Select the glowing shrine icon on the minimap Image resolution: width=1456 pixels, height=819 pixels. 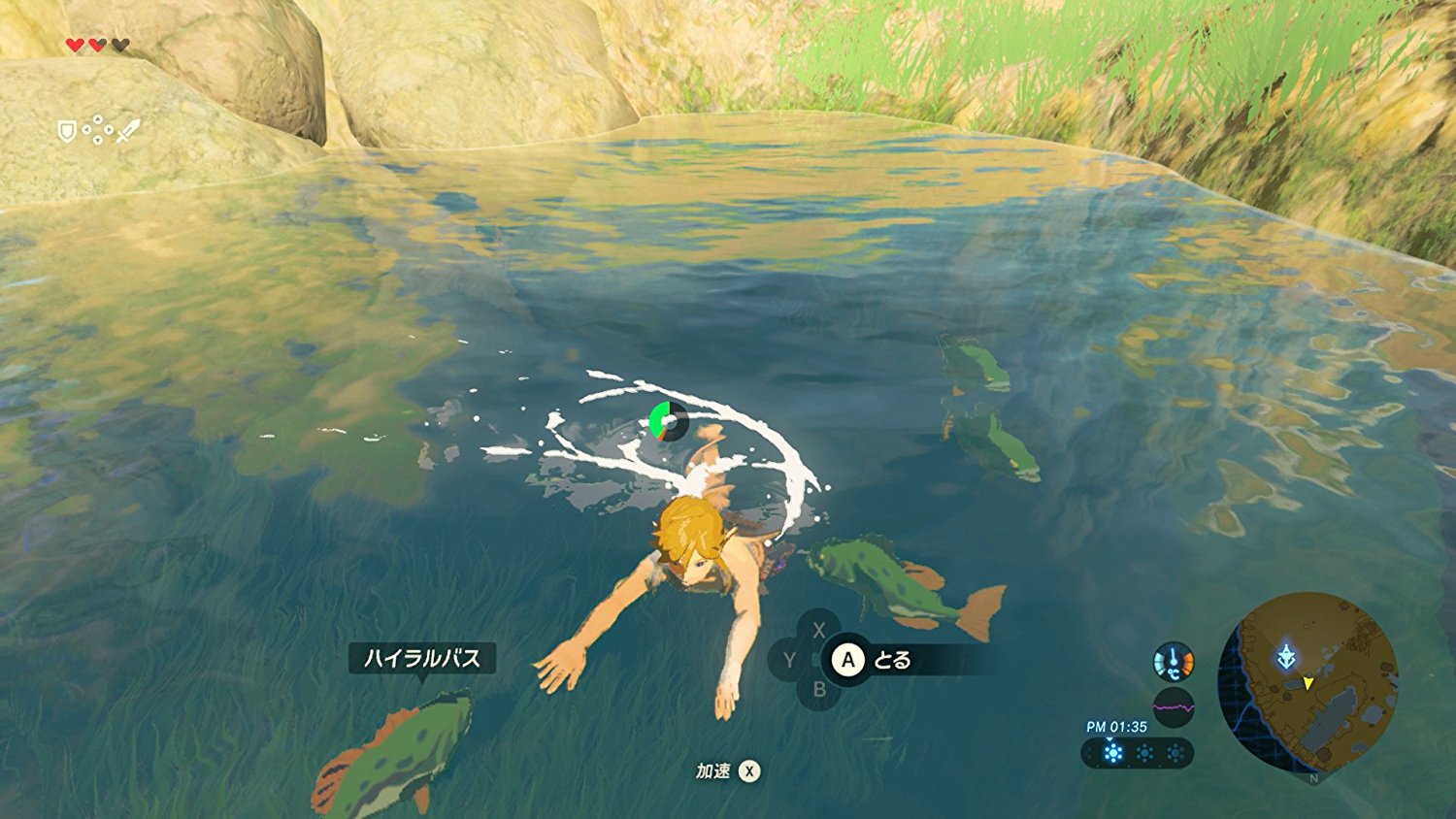[x=1288, y=656]
